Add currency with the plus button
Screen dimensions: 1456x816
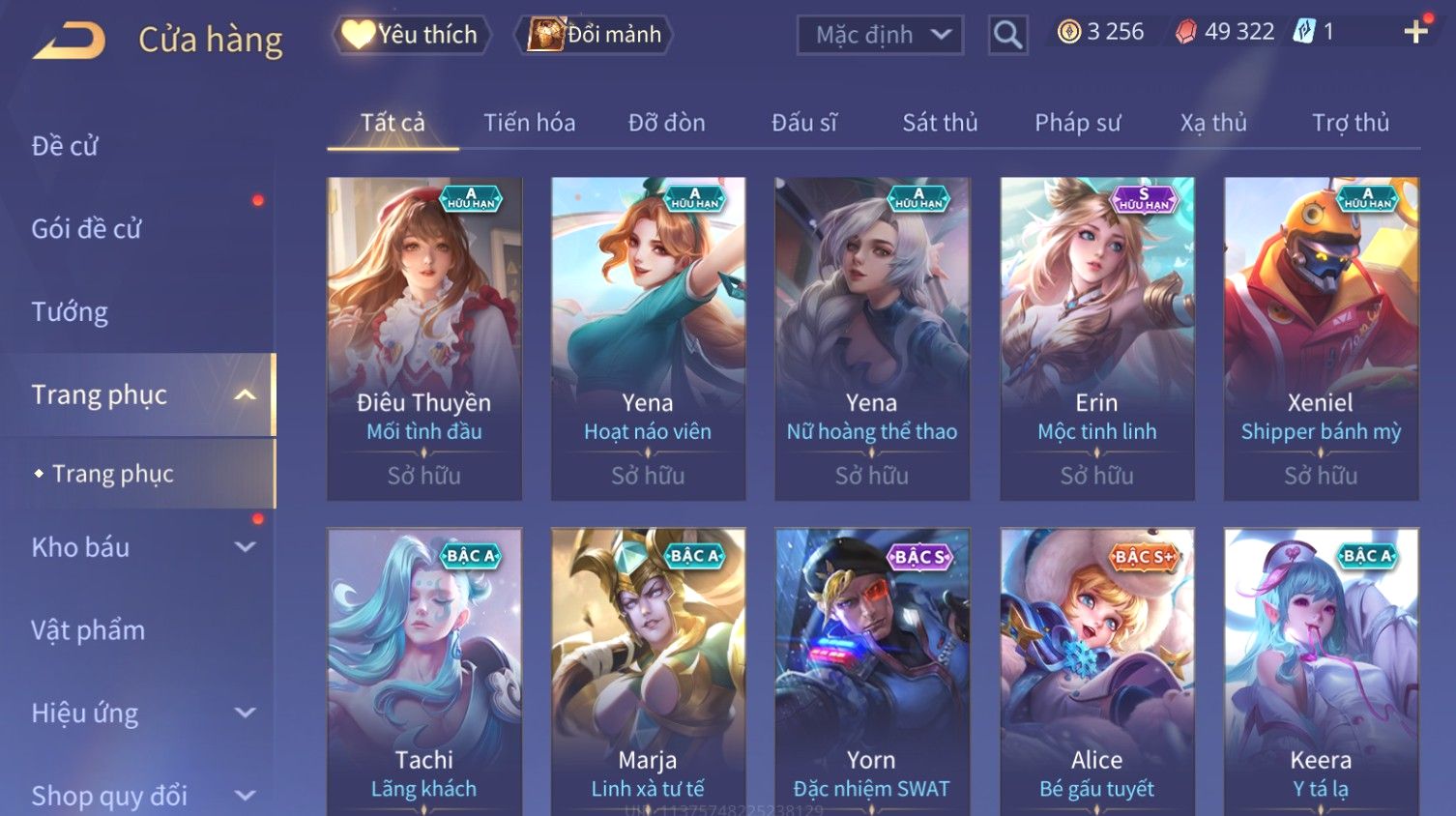pos(1415,32)
